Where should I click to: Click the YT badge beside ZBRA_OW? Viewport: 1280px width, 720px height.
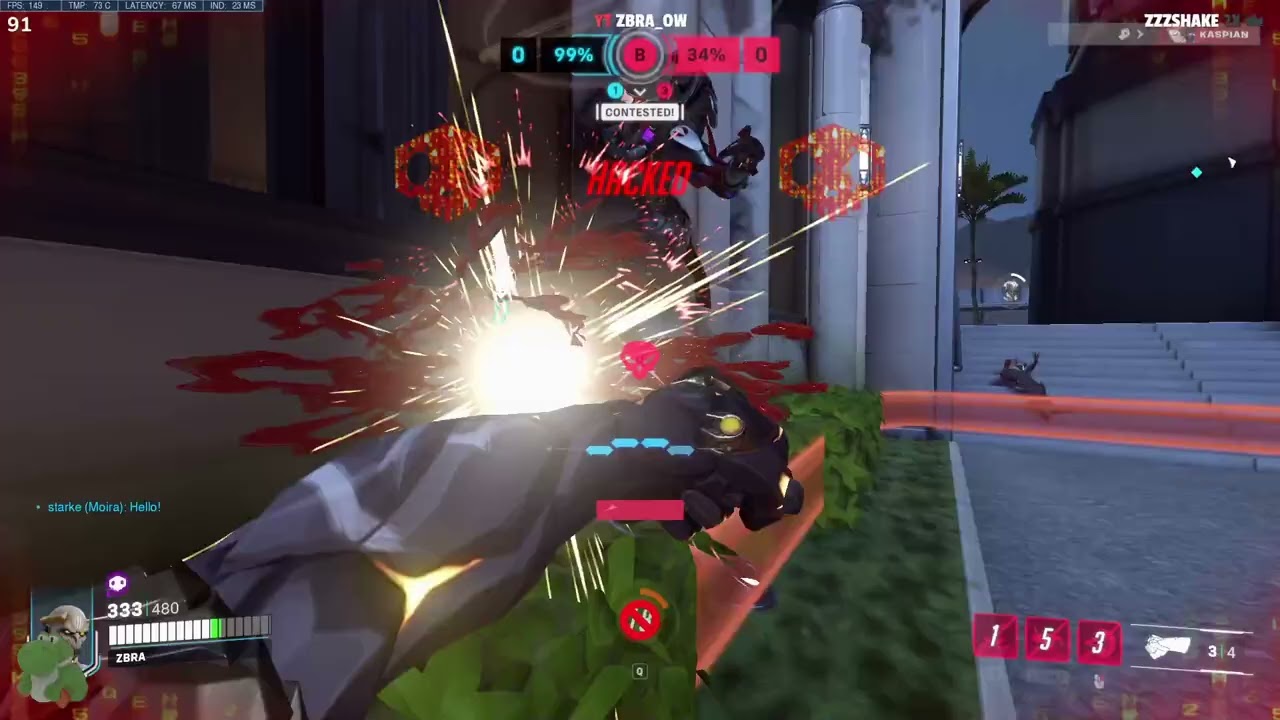tap(601, 20)
